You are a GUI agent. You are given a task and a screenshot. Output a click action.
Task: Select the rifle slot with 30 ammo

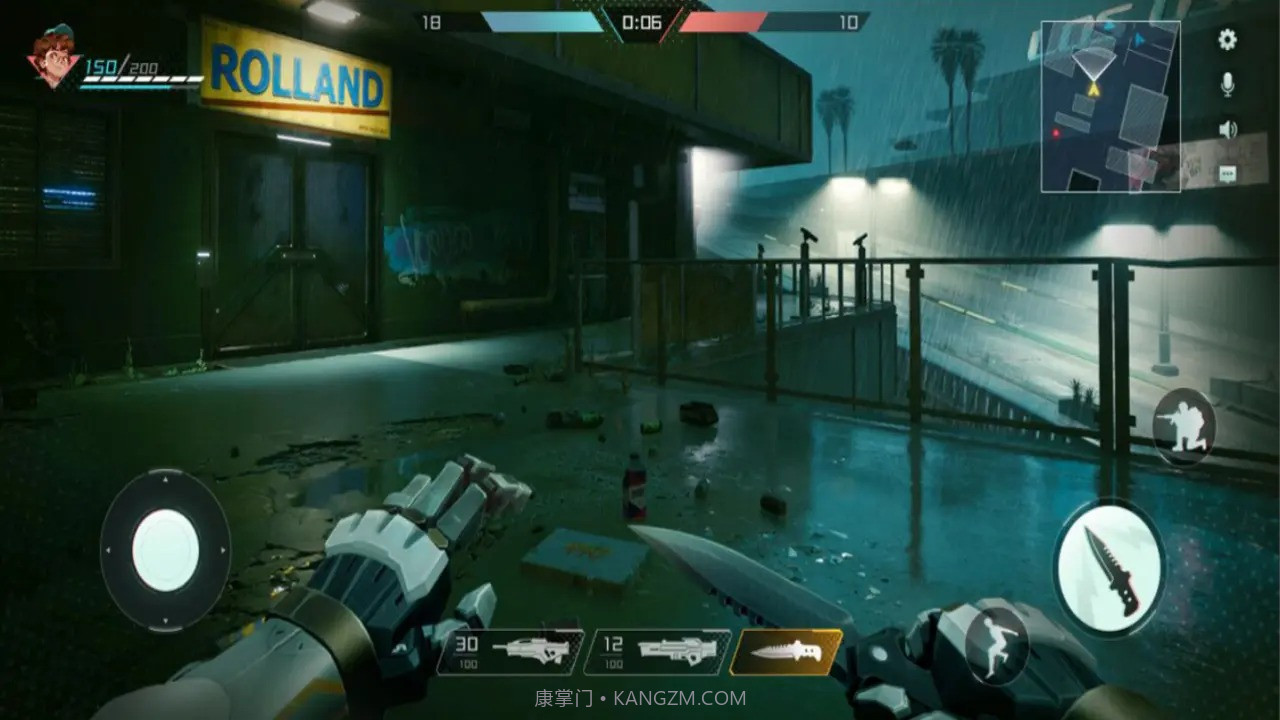coord(510,651)
